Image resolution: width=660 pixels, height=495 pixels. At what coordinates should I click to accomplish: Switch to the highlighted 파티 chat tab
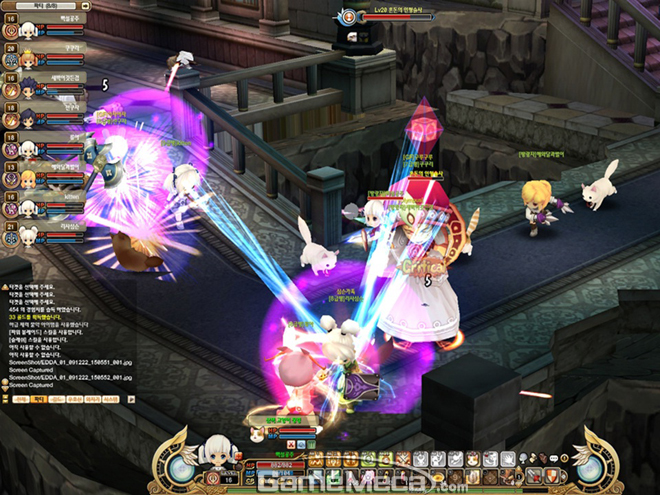coord(39,398)
